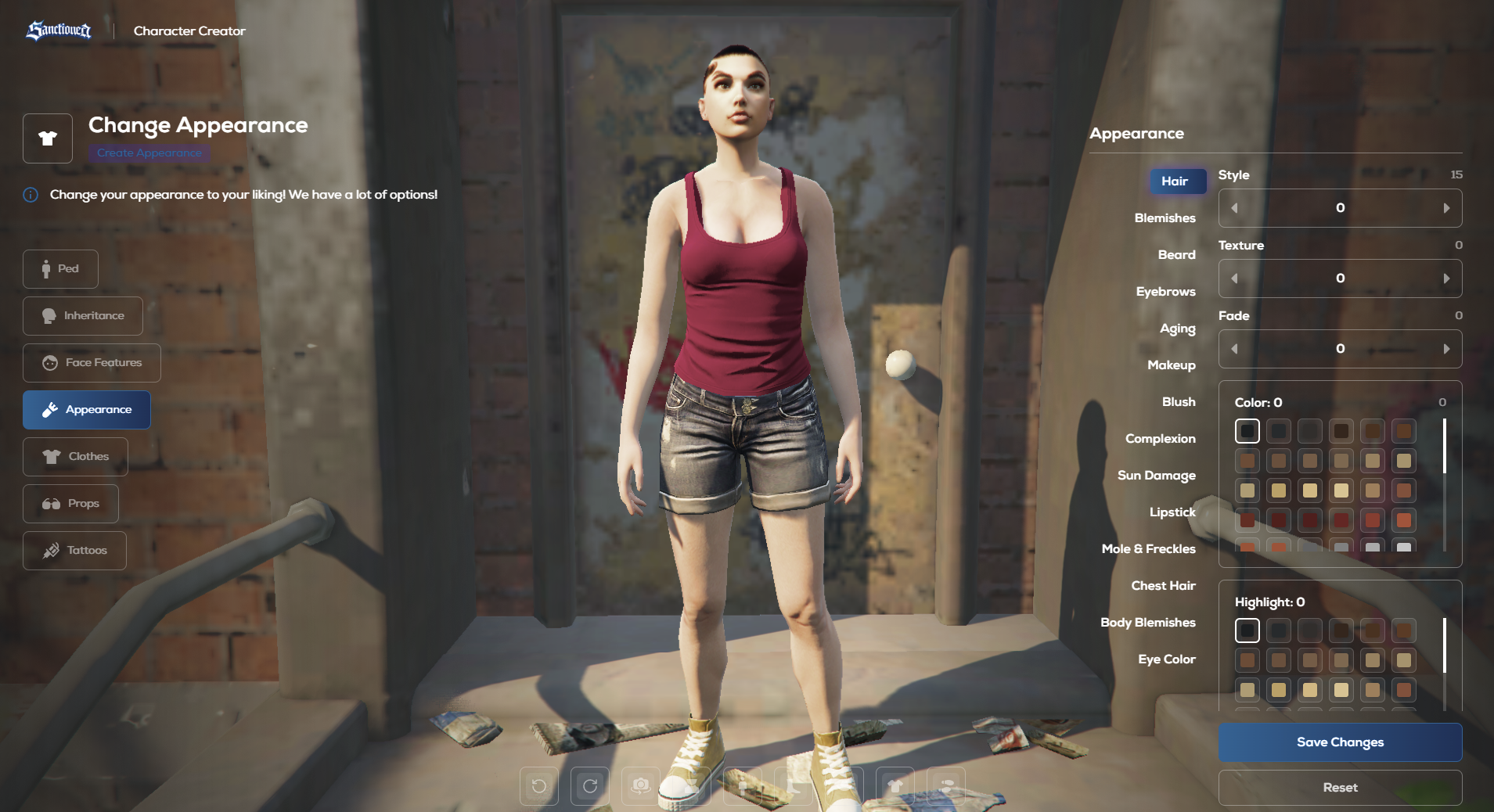The width and height of the screenshot is (1494, 812).
Task: Save Changes to the character
Action: click(x=1340, y=742)
